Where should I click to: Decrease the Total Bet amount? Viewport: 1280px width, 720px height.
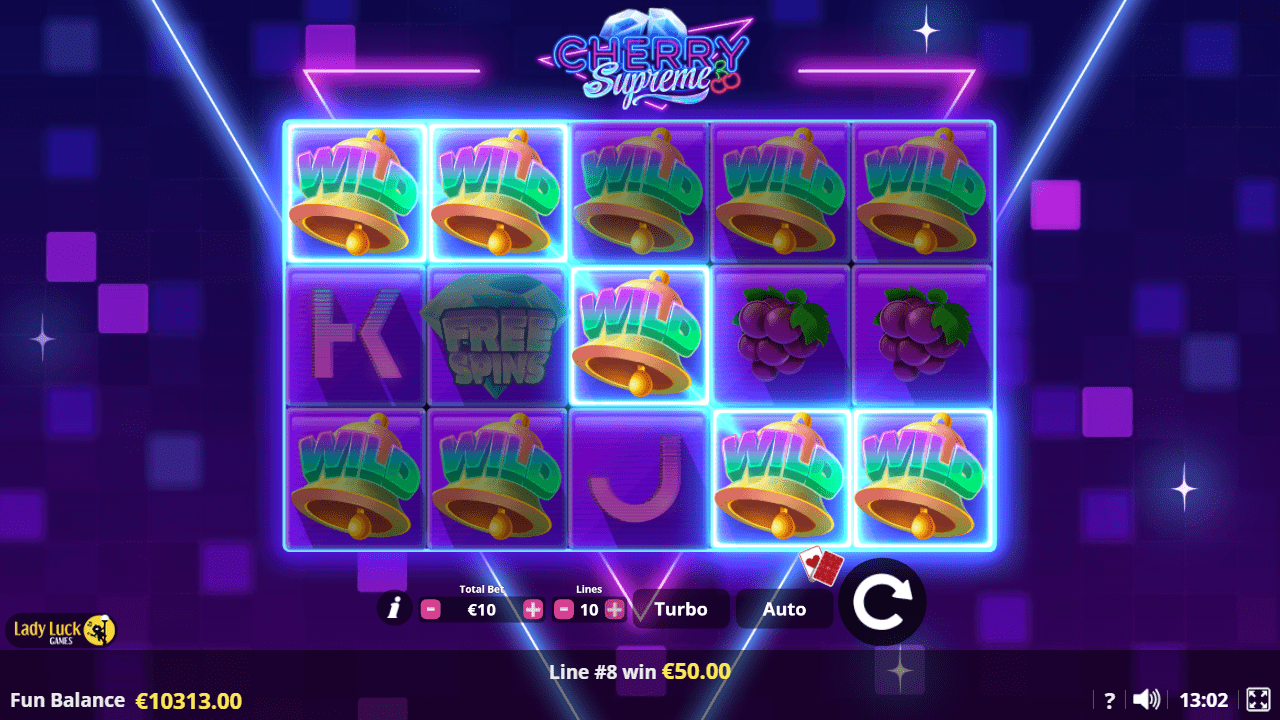430,608
